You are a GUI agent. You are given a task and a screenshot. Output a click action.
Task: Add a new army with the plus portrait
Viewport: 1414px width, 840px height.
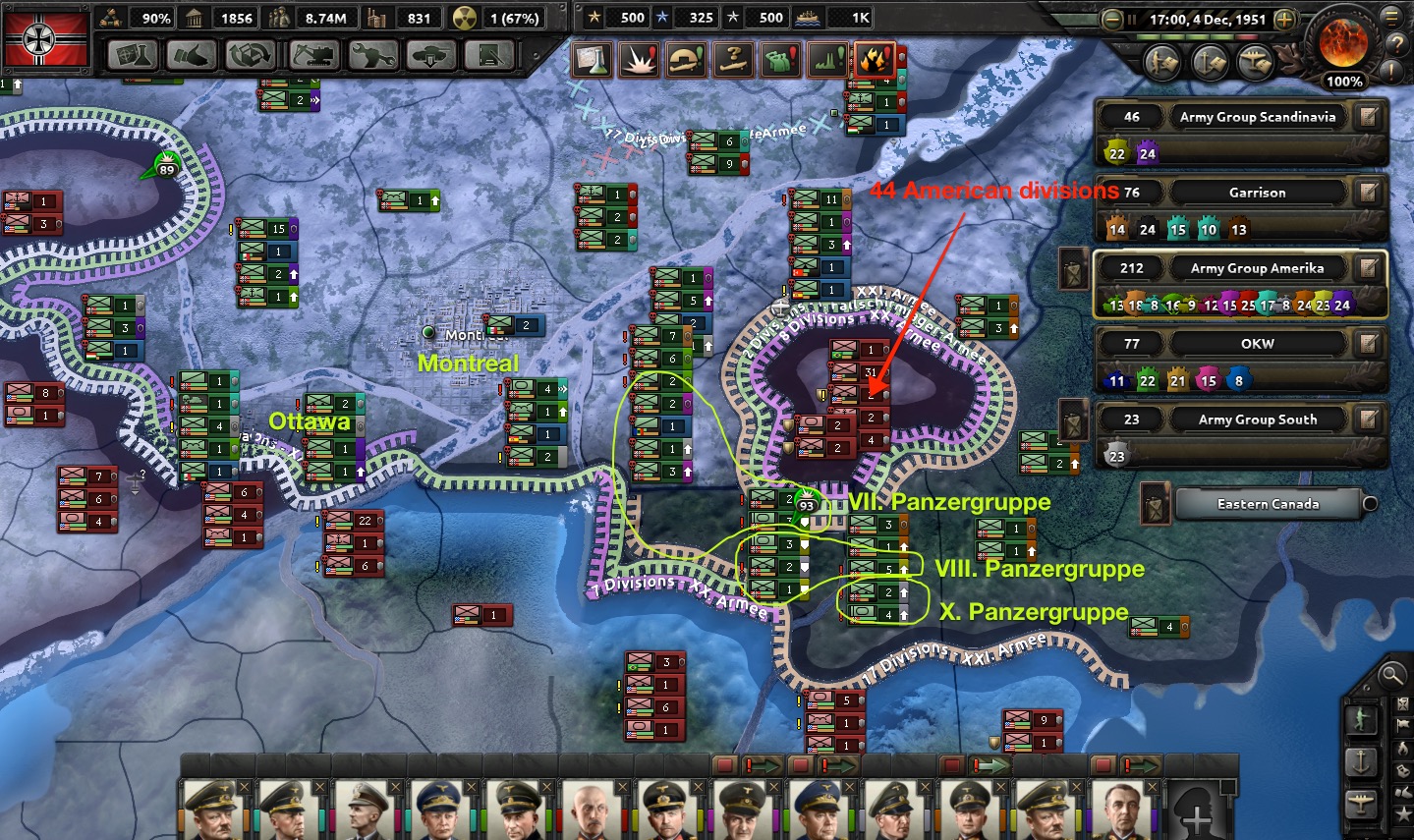coord(1196,812)
